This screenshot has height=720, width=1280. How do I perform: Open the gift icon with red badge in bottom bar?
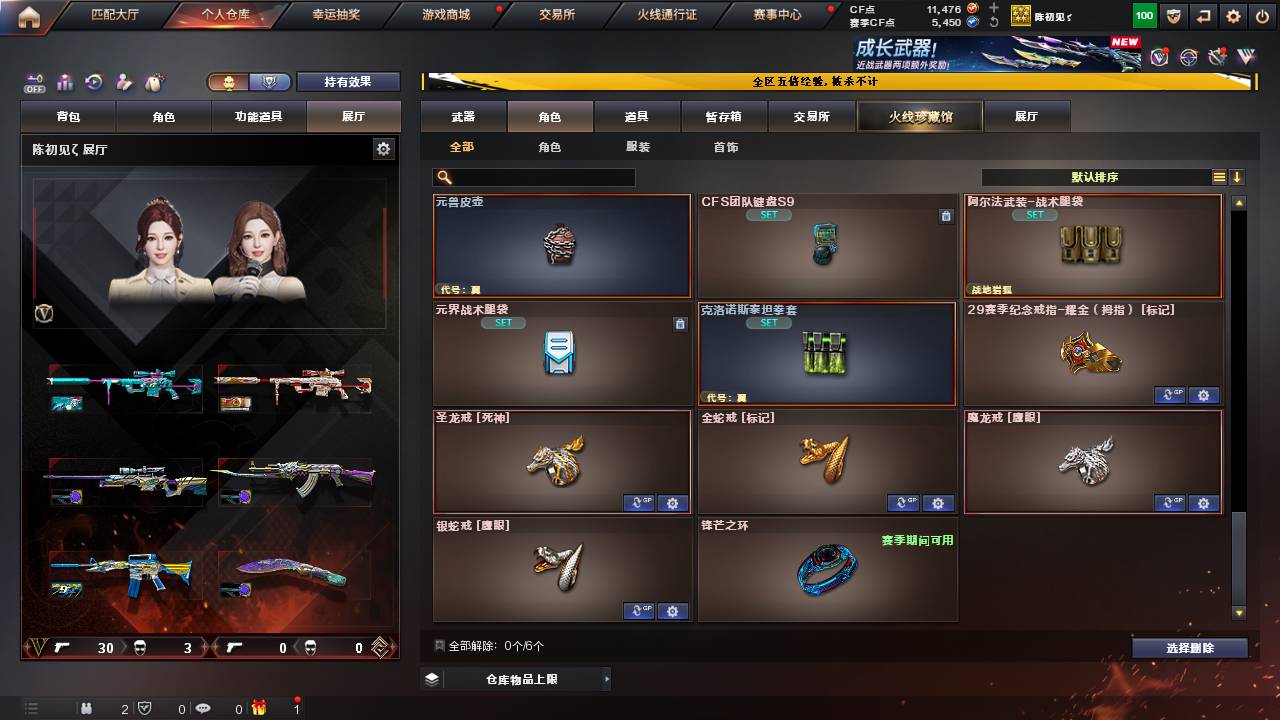click(x=259, y=709)
